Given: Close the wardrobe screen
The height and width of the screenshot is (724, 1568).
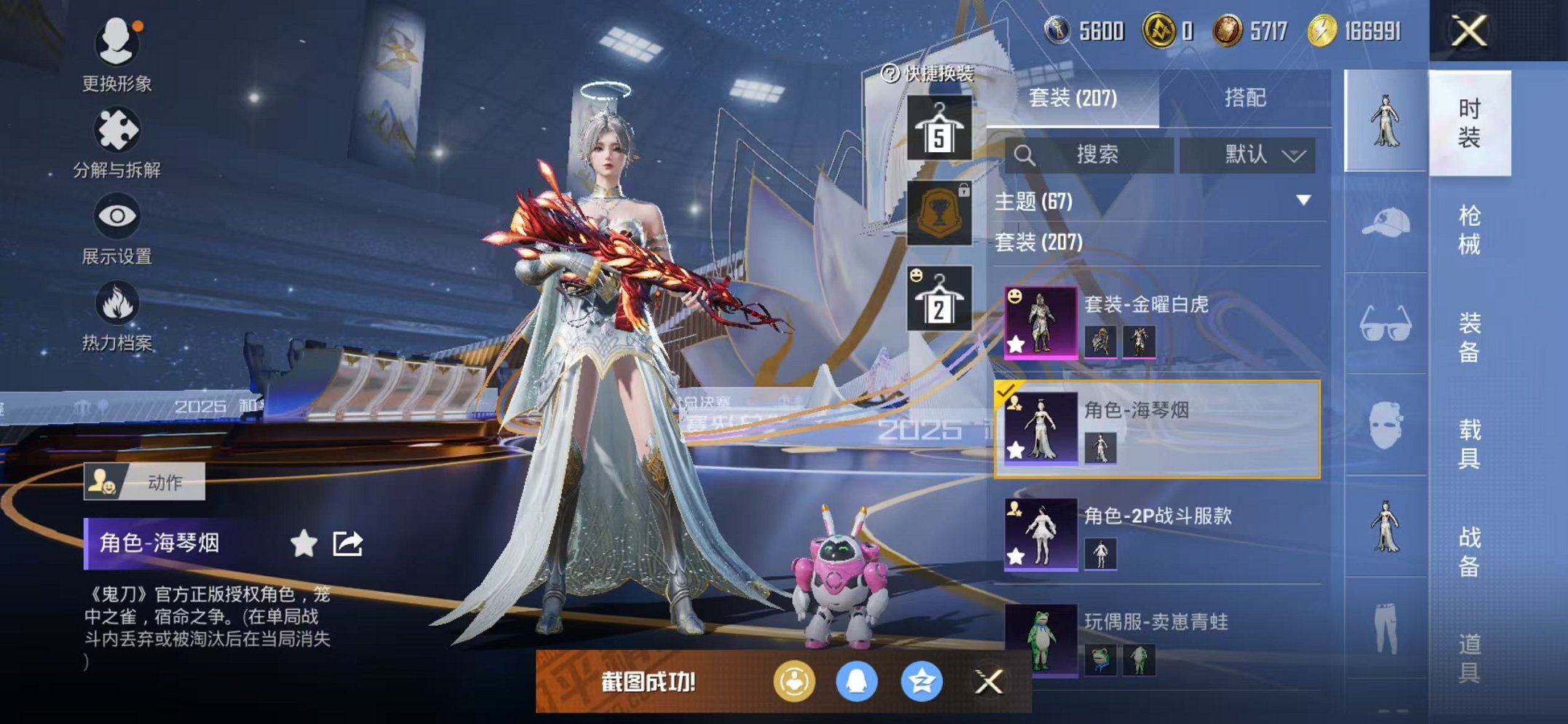Looking at the screenshot, I should (1468, 31).
